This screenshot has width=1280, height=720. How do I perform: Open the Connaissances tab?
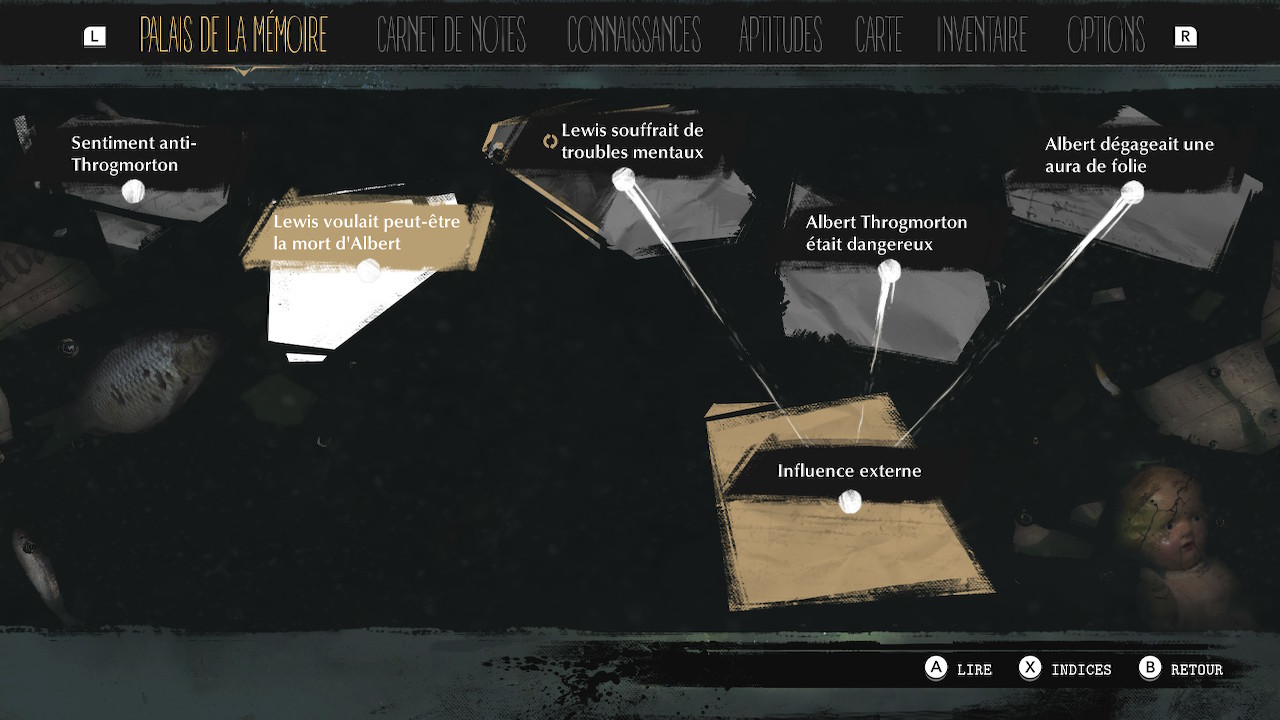(x=634, y=36)
